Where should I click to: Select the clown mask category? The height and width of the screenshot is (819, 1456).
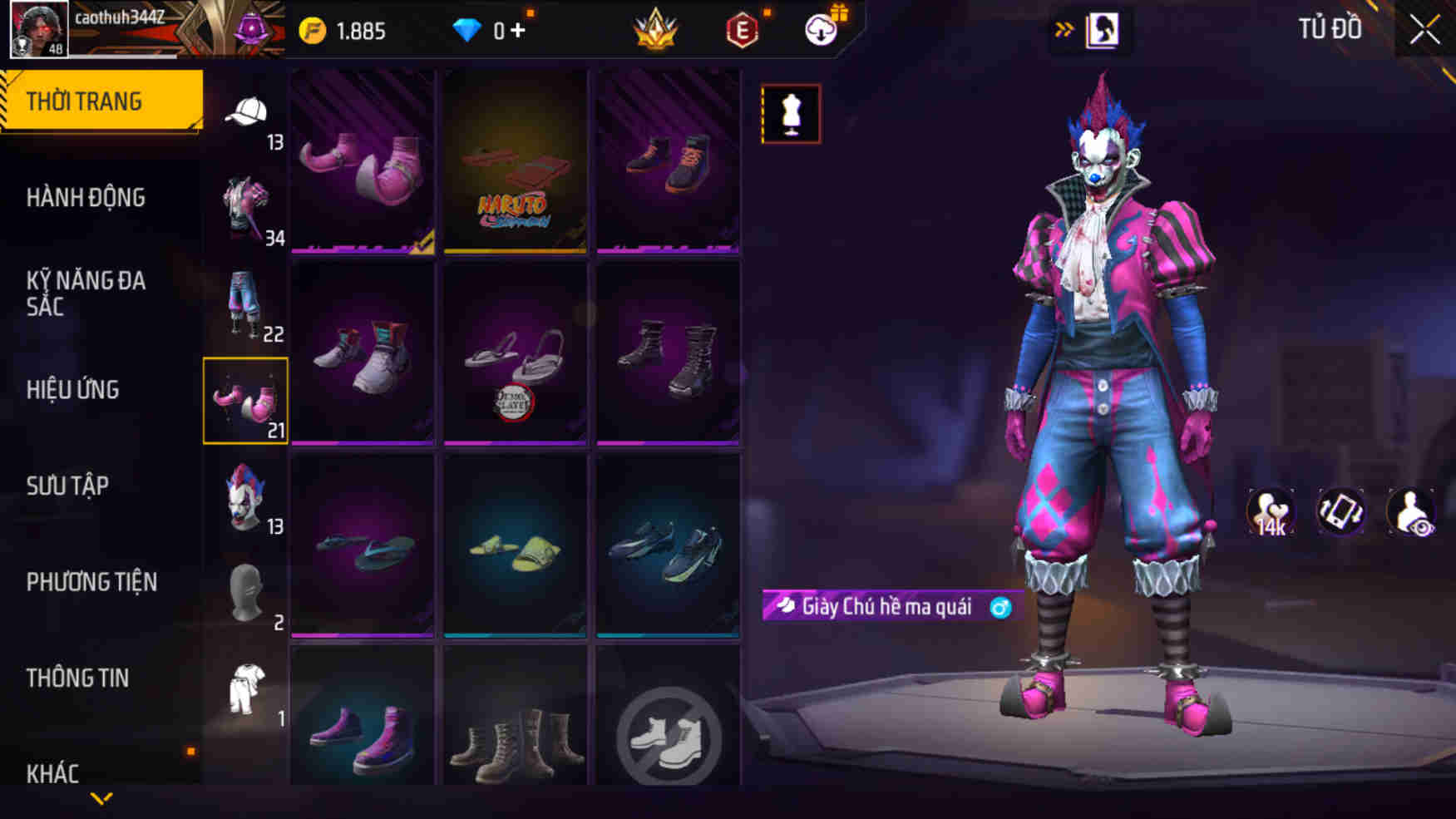coord(246,497)
